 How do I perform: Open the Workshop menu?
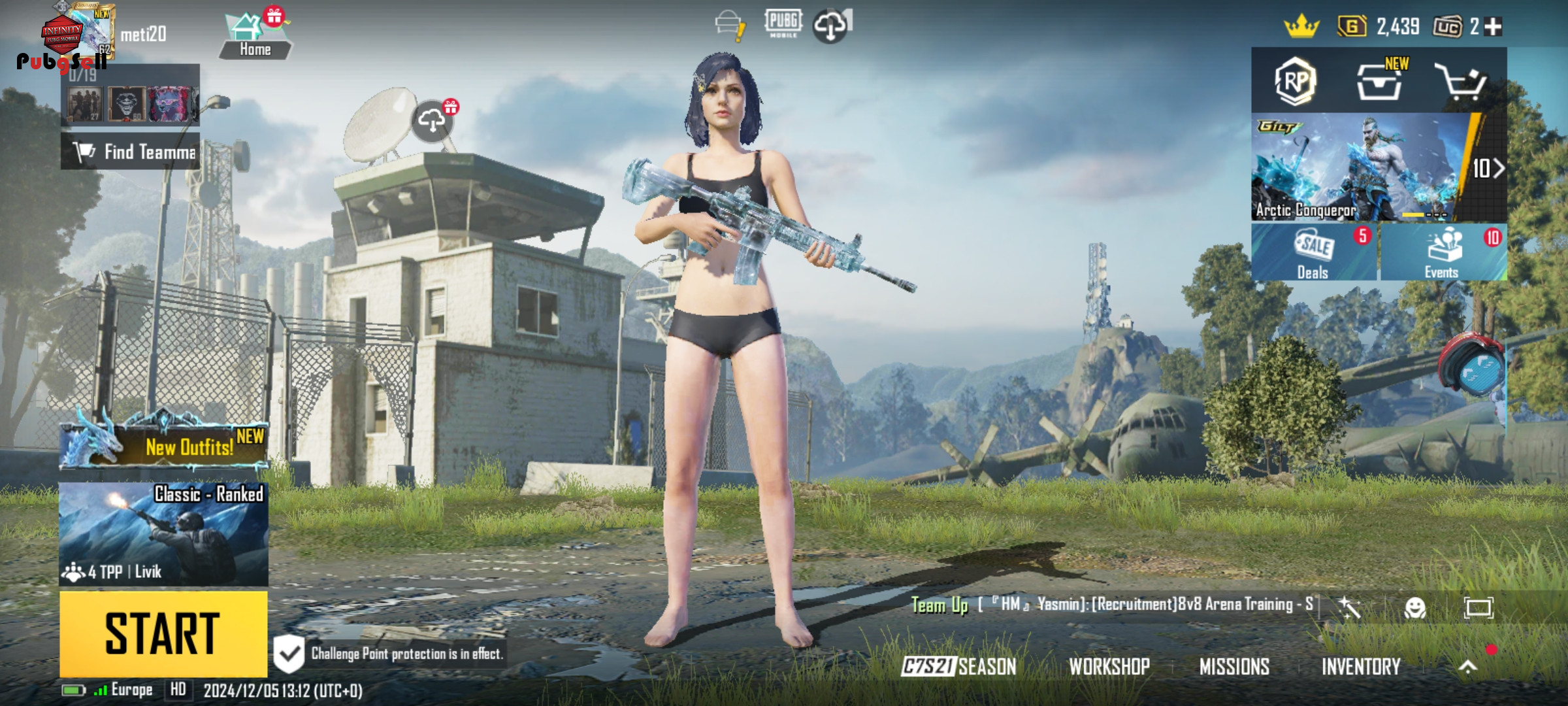(1109, 666)
